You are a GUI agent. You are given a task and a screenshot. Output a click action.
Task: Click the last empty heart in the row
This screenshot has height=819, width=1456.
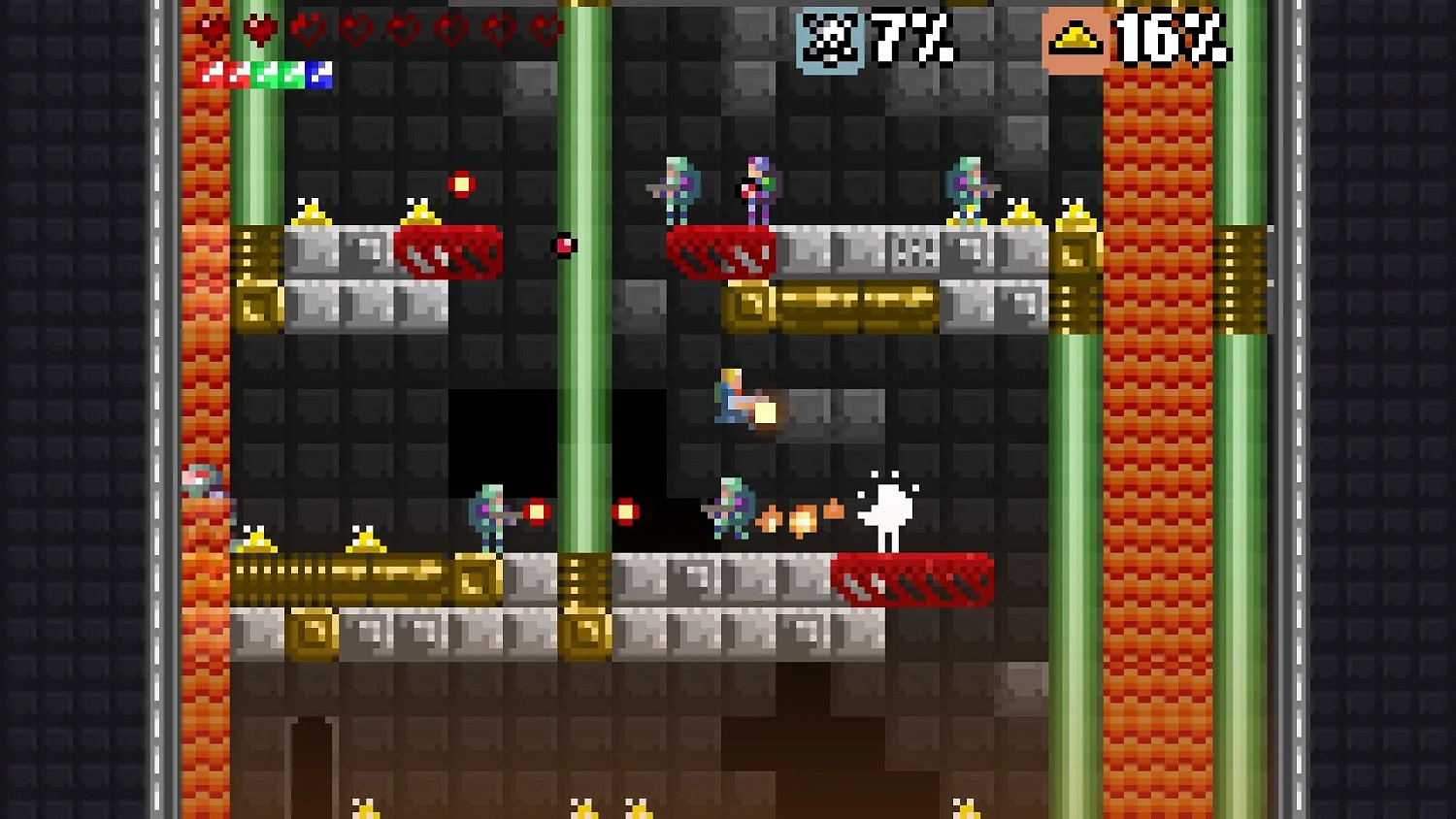tap(546, 27)
